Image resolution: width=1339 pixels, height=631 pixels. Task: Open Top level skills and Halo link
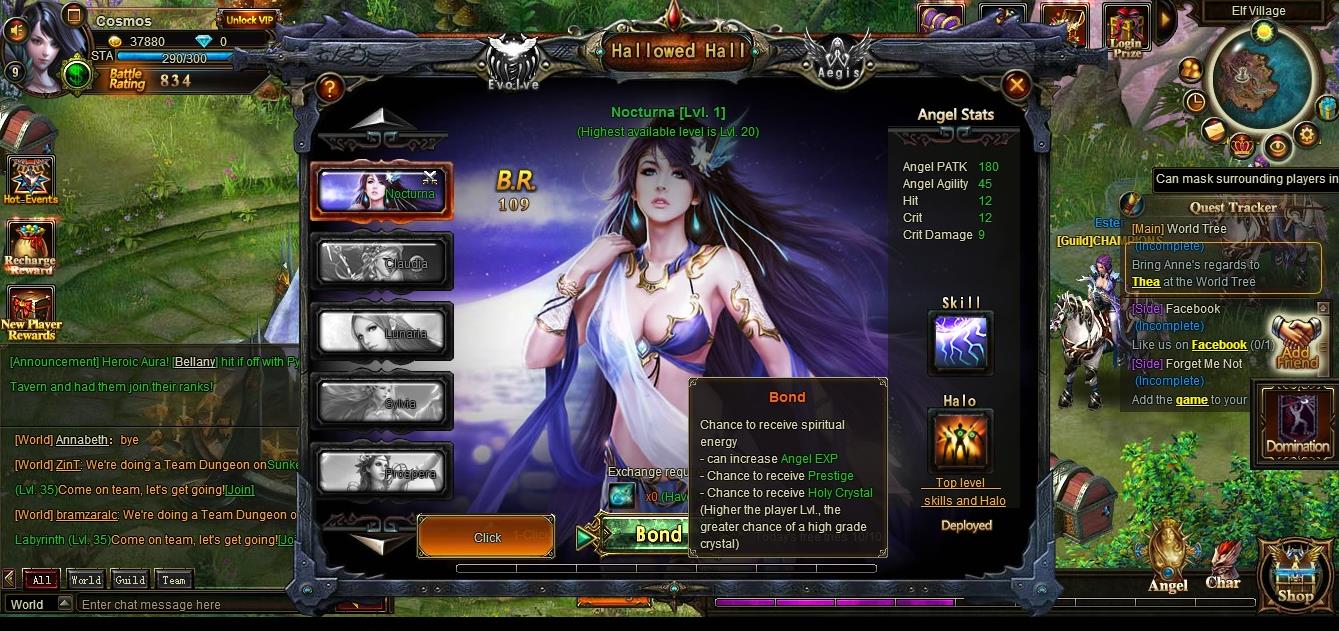pyautogui.click(x=964, y=492)
